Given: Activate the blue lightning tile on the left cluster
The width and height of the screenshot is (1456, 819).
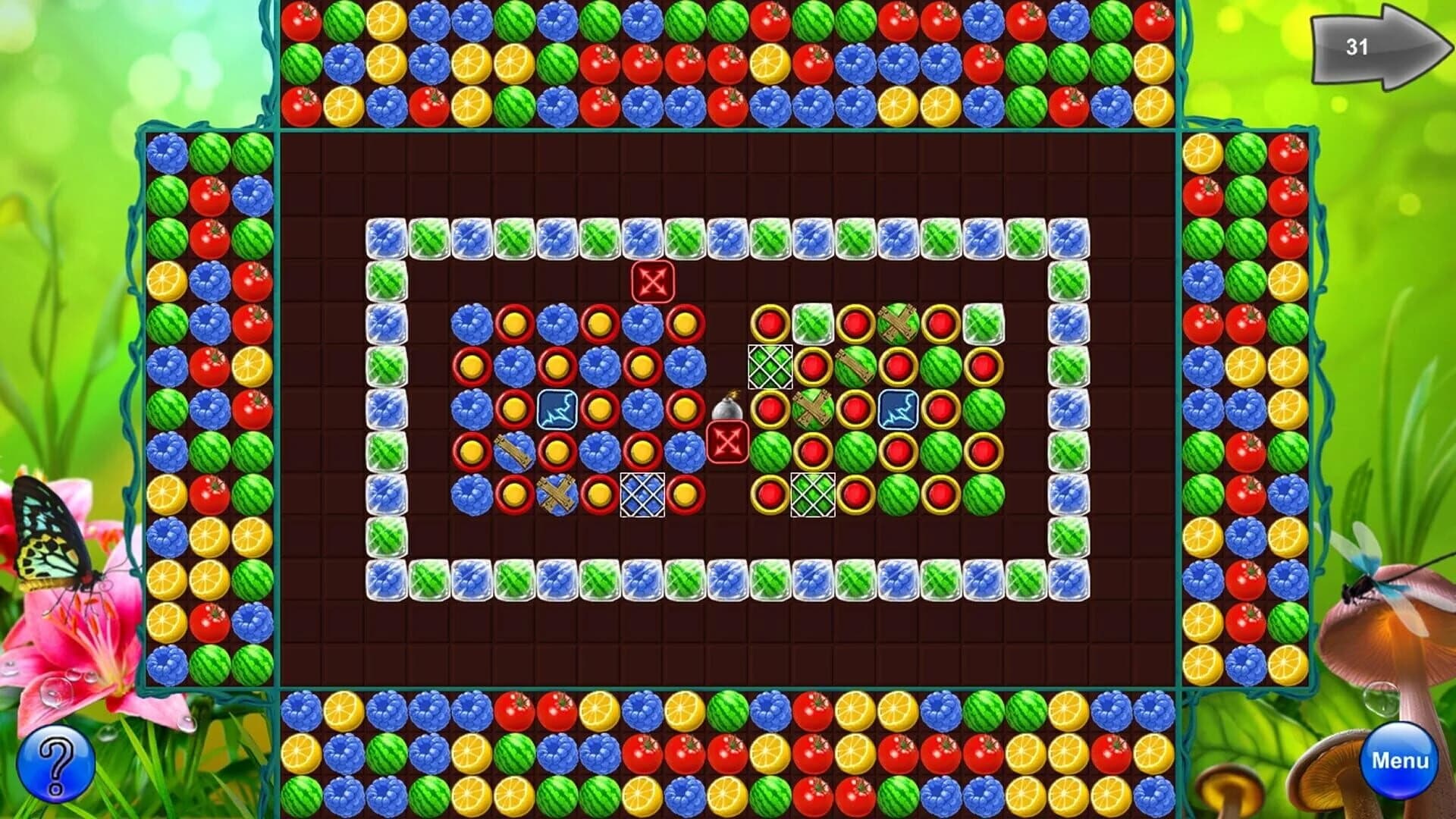Looking at the screenshot, I should 559,409.
